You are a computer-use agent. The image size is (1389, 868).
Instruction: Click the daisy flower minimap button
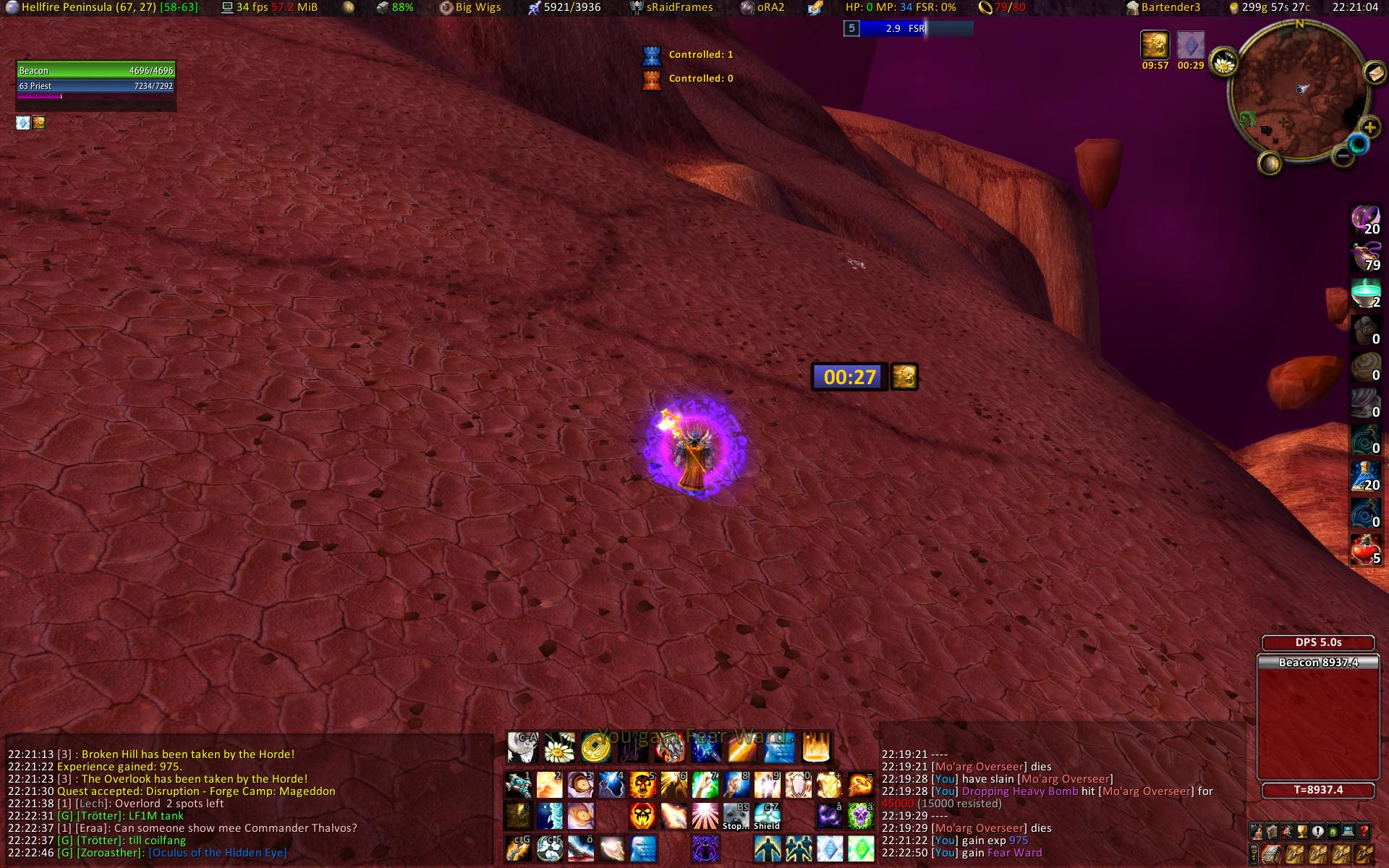(x=1223, y=64)
